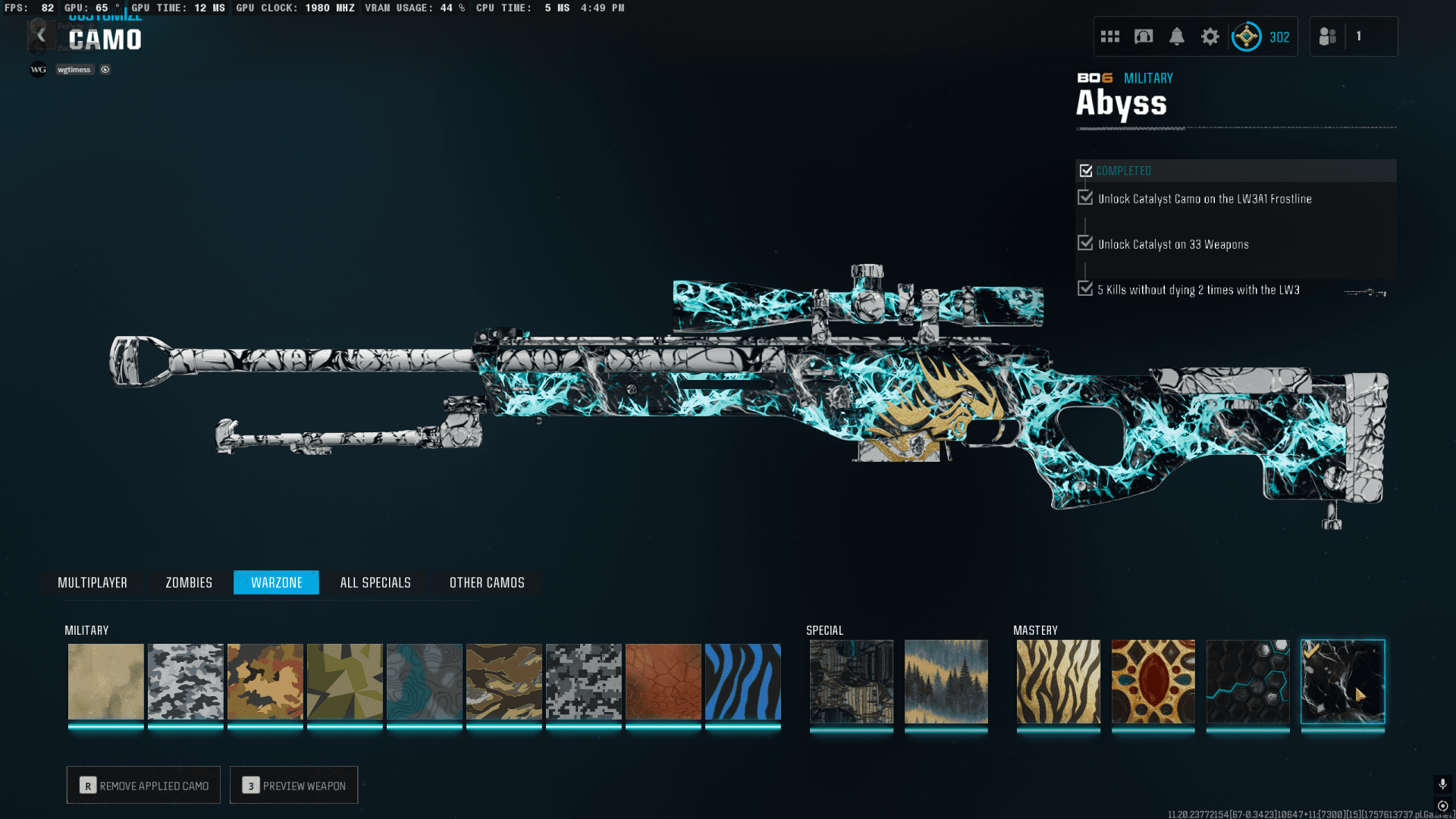Select the Warzone camo tab

coord(276,582)
